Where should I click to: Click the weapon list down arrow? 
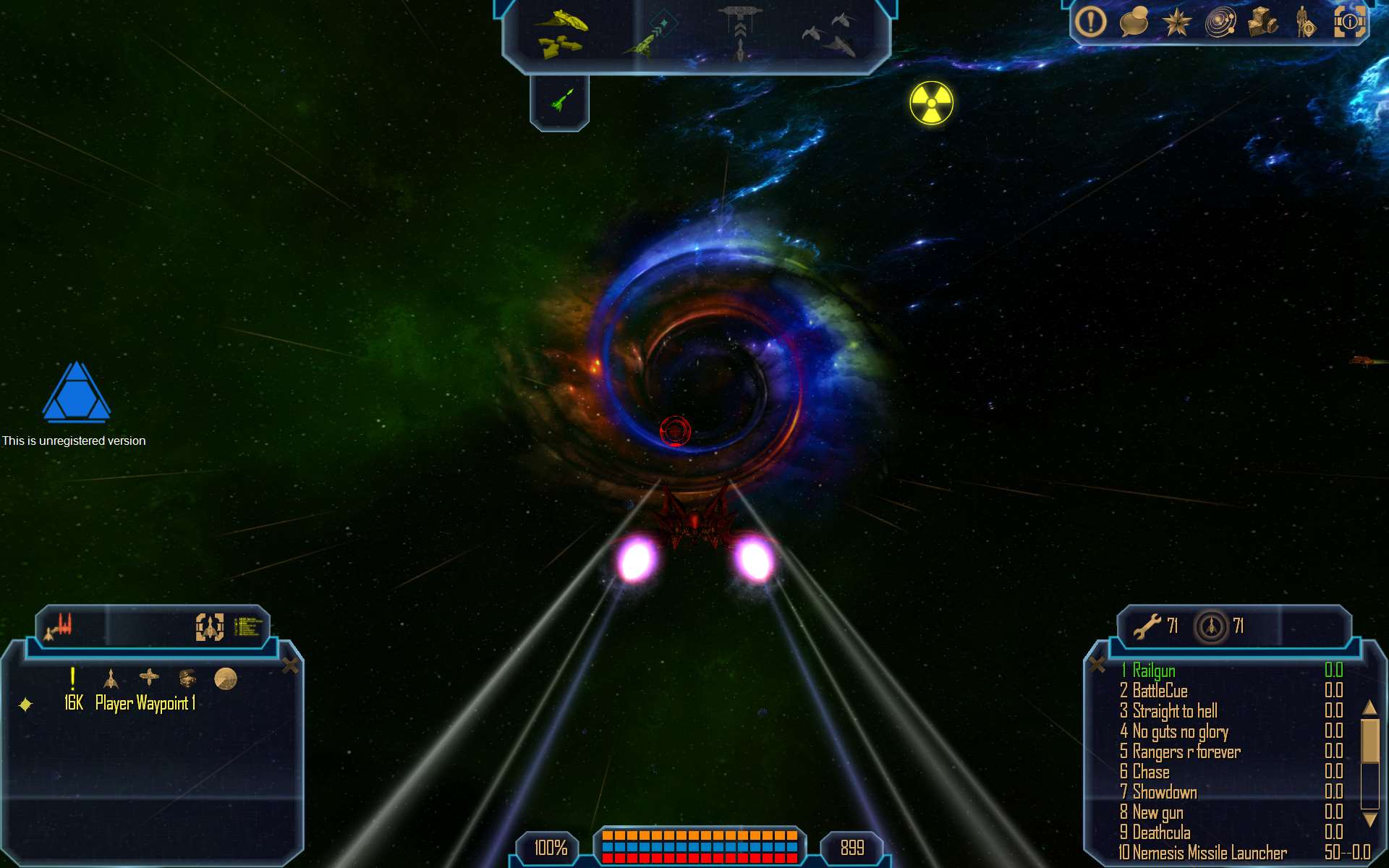(1369, 820)
